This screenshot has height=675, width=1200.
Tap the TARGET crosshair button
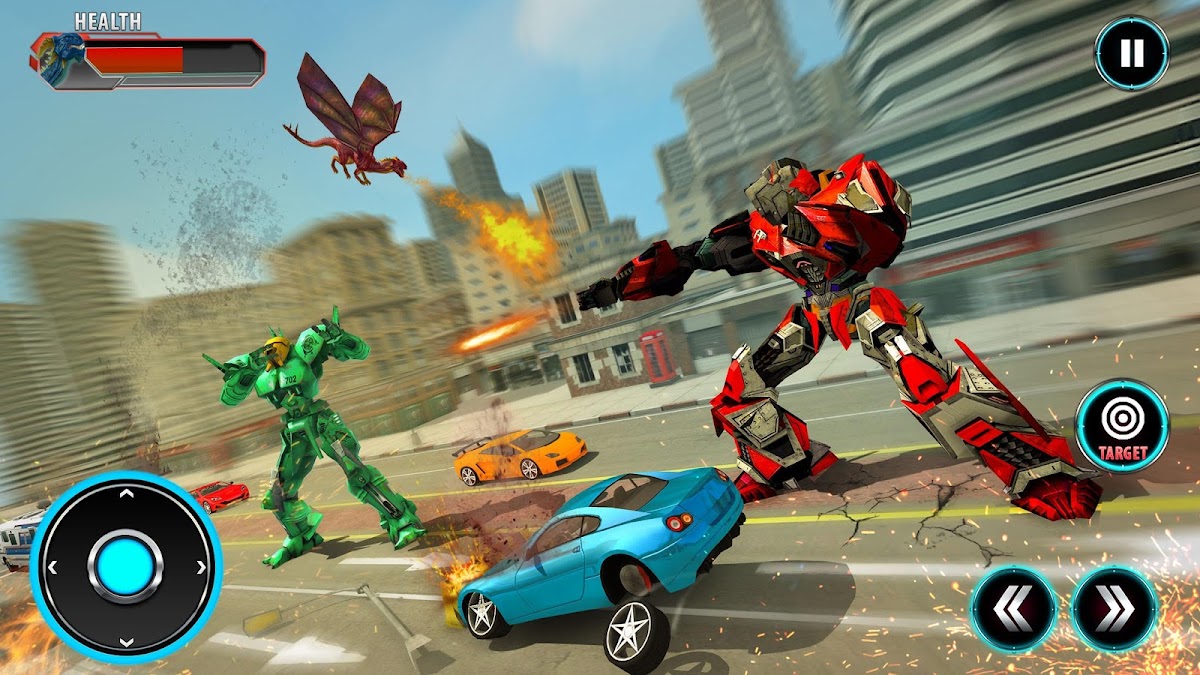click(1122, 425)
